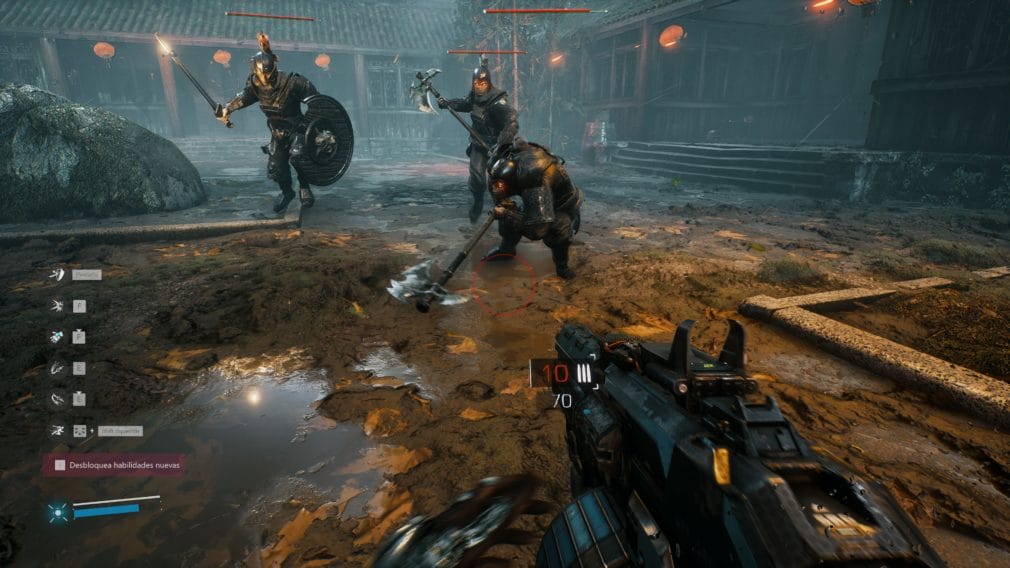
Task: Click the topmost sword slash ability icon
Action: 58,274
